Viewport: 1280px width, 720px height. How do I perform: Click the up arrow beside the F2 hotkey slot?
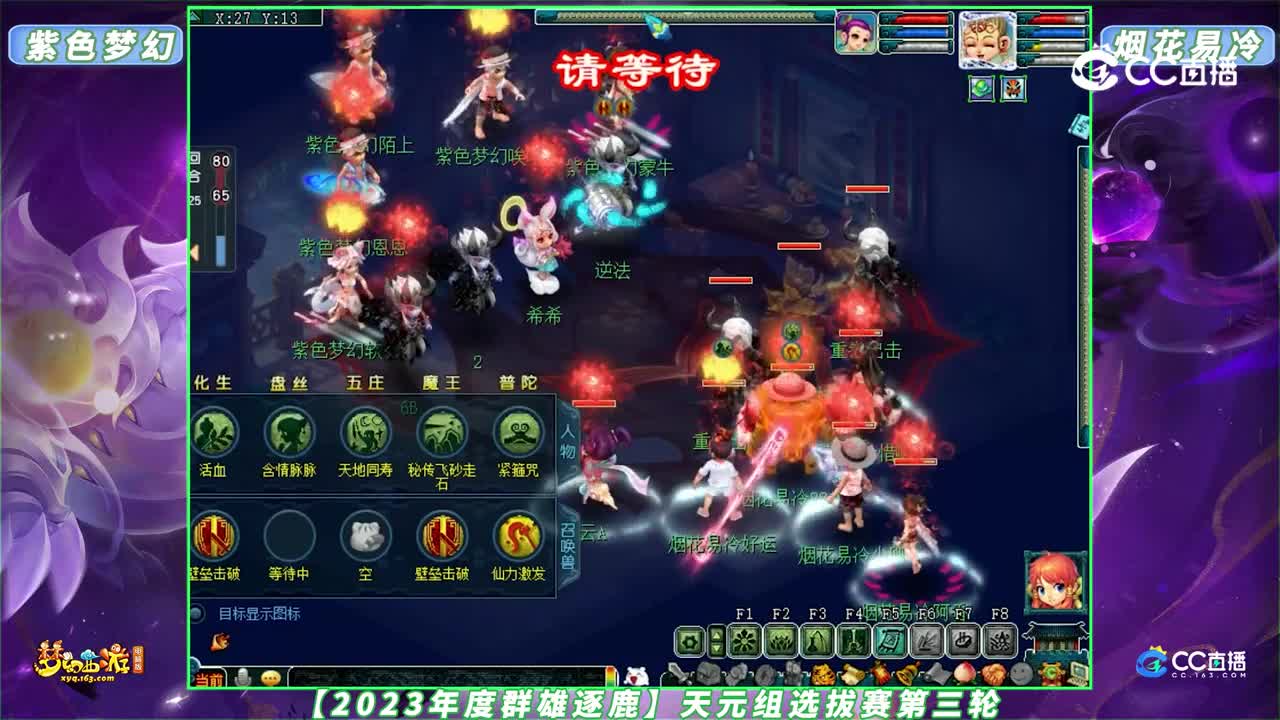click(716, 632)
